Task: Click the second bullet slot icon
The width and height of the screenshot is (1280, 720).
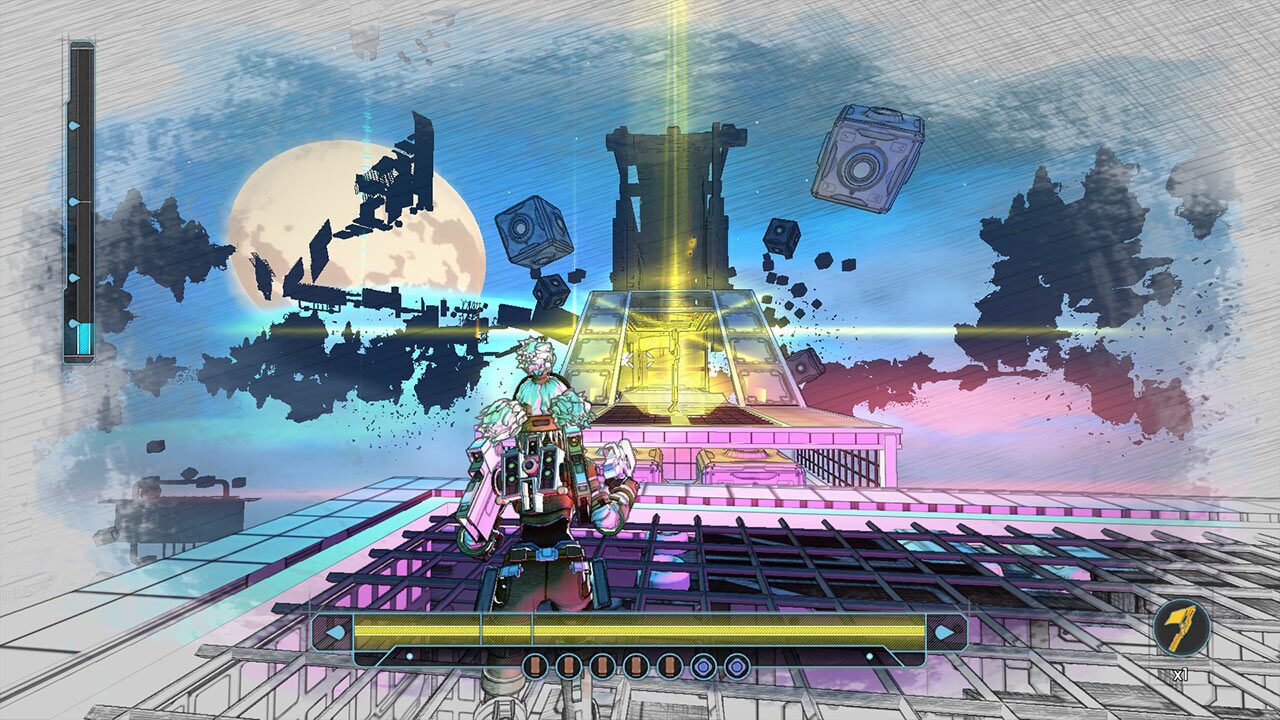Action: (568, 665)
